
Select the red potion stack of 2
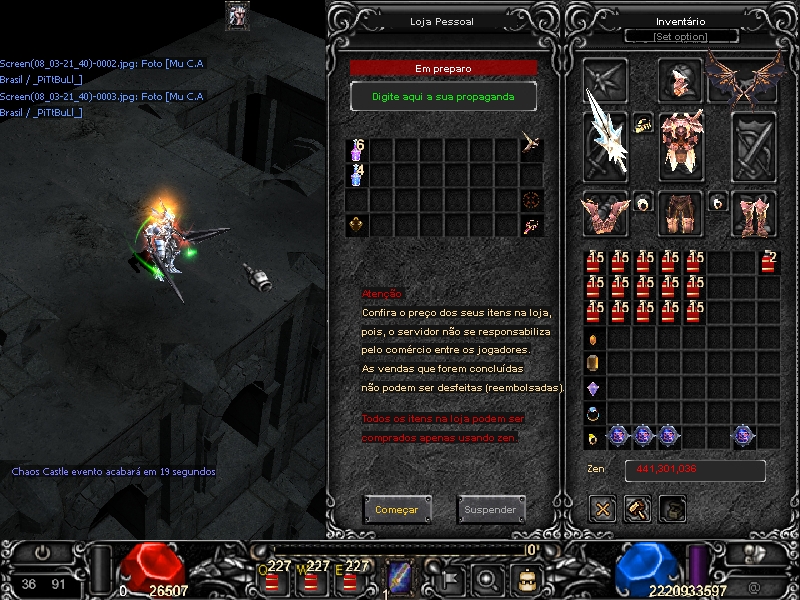[x=768, y=263]
